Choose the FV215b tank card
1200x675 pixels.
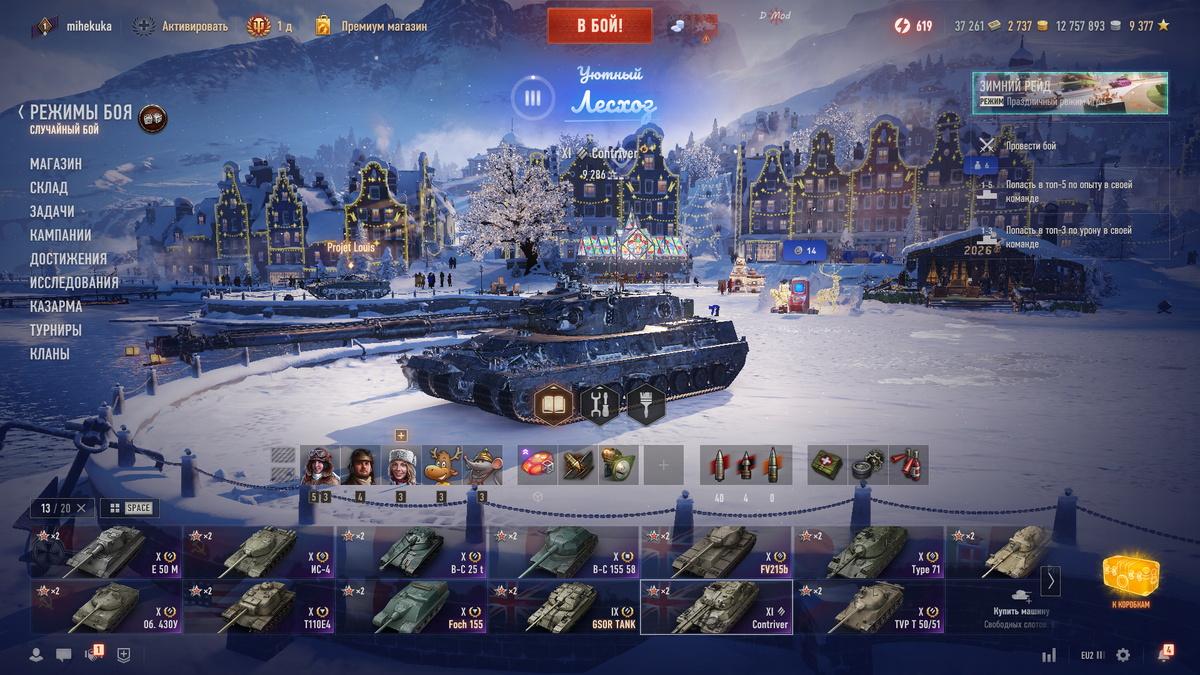point(716,552)
